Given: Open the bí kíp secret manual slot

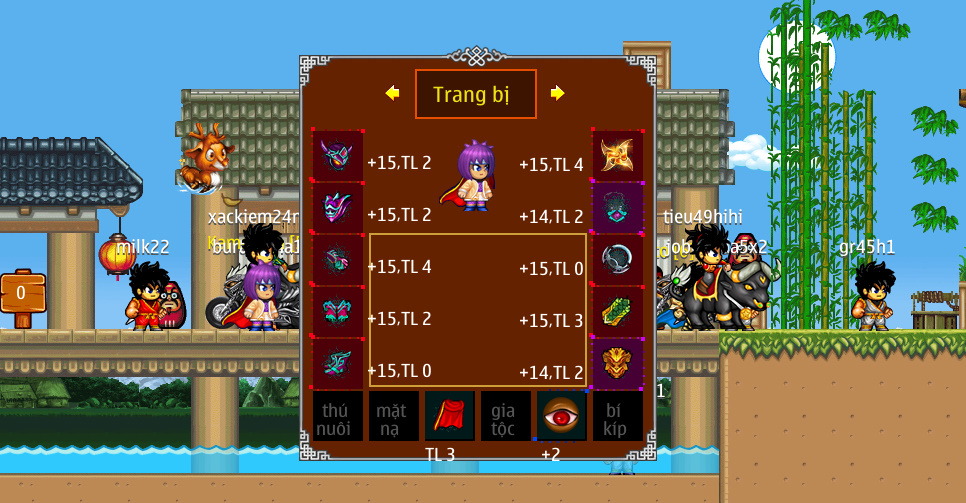Looking at the screenshot, I should (x=617, y=417).
